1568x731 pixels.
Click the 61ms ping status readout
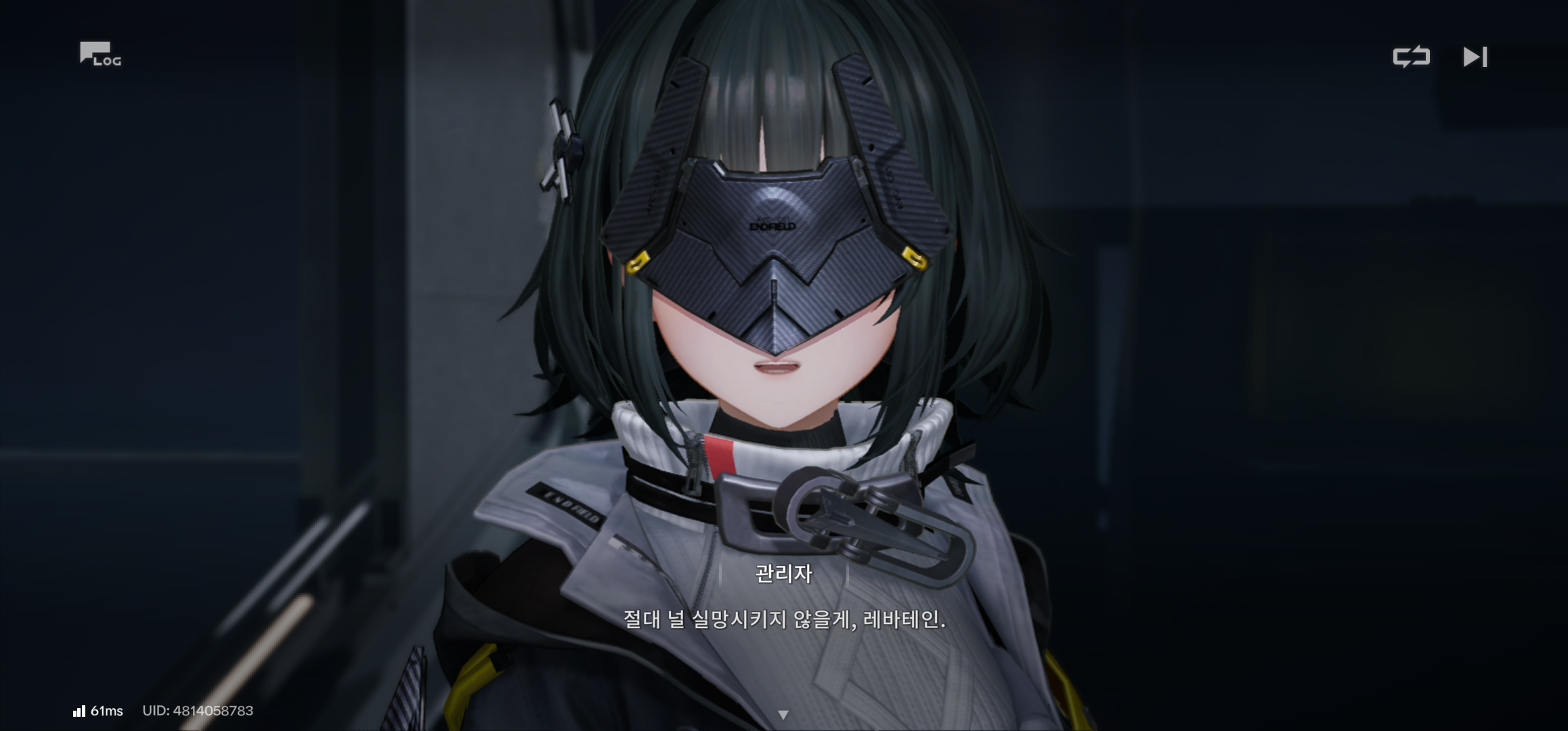pos(108,709)
